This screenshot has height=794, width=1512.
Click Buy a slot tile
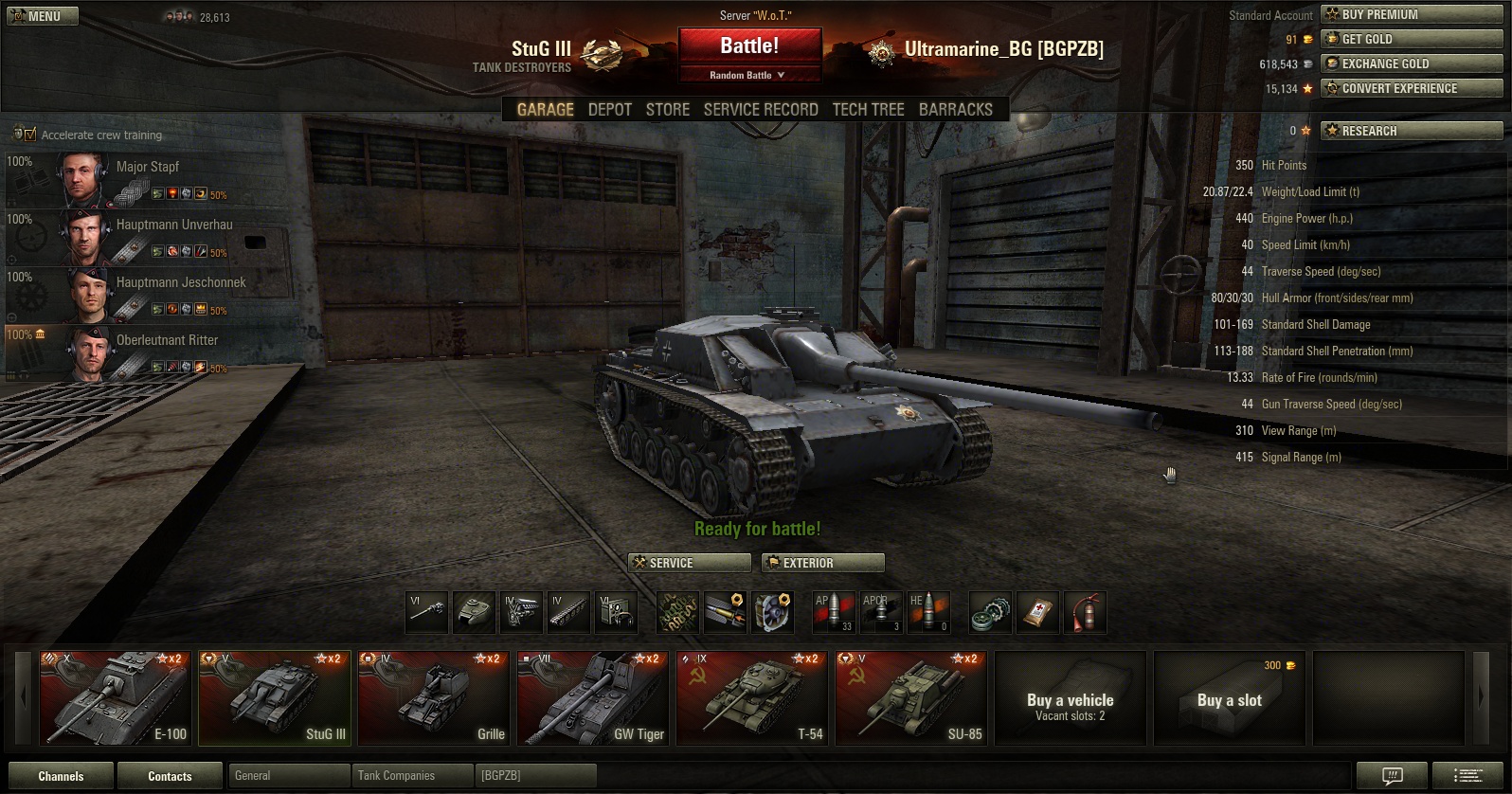(x=1229, y=699)
